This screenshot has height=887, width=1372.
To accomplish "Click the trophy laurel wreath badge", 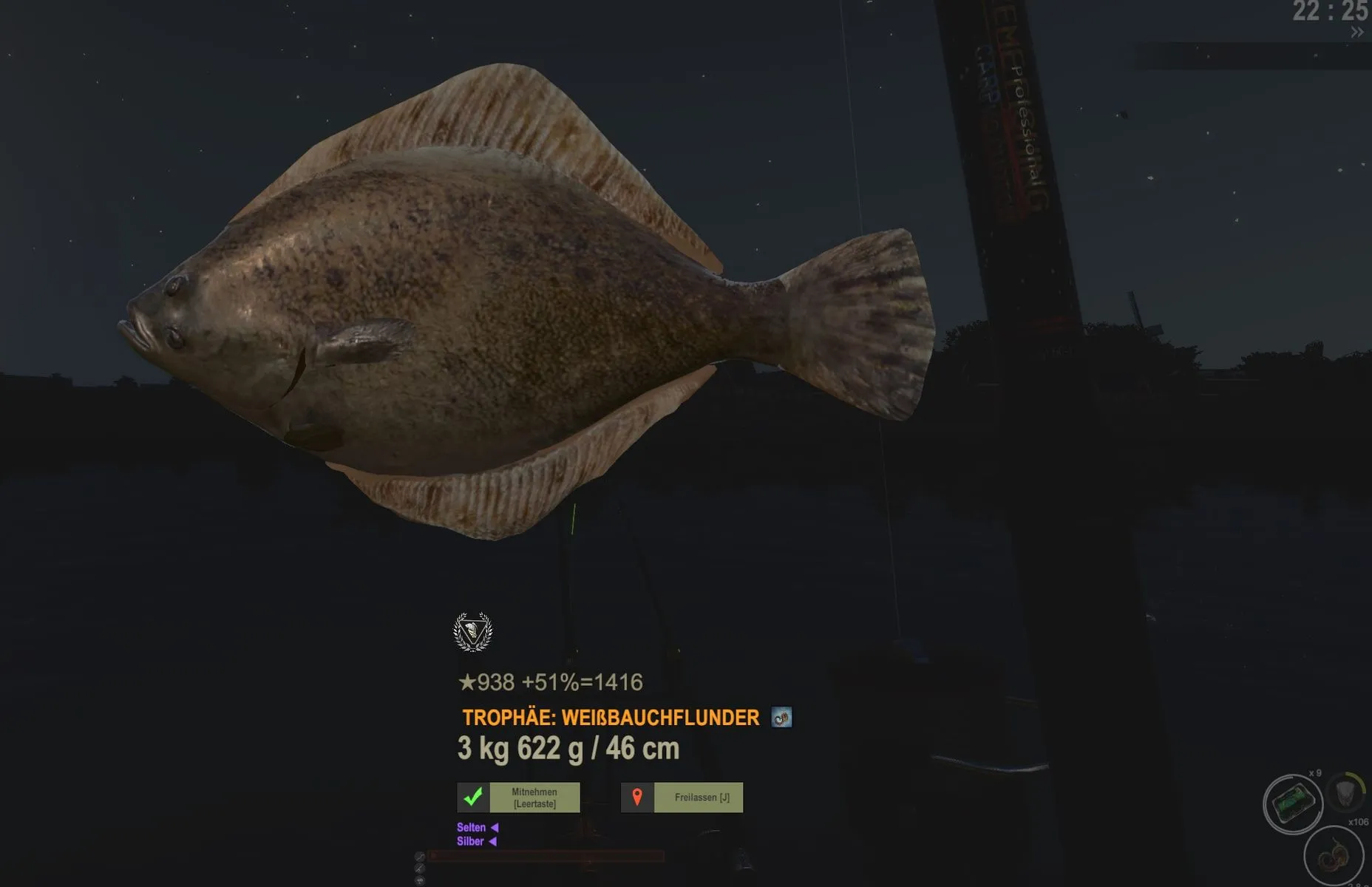I will (x=472, y=632).
